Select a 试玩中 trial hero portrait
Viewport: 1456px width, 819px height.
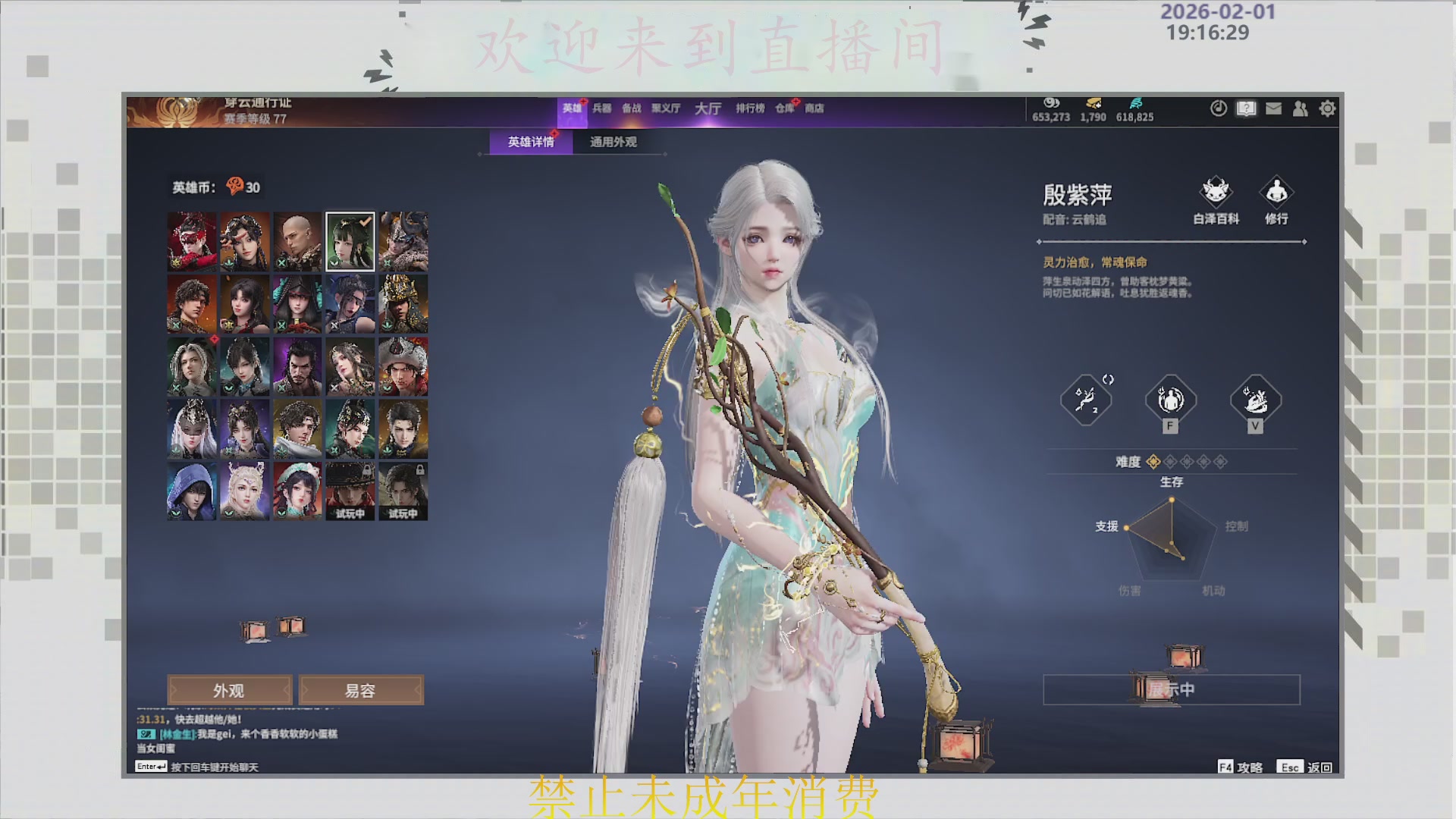click(x=350, y=491)
